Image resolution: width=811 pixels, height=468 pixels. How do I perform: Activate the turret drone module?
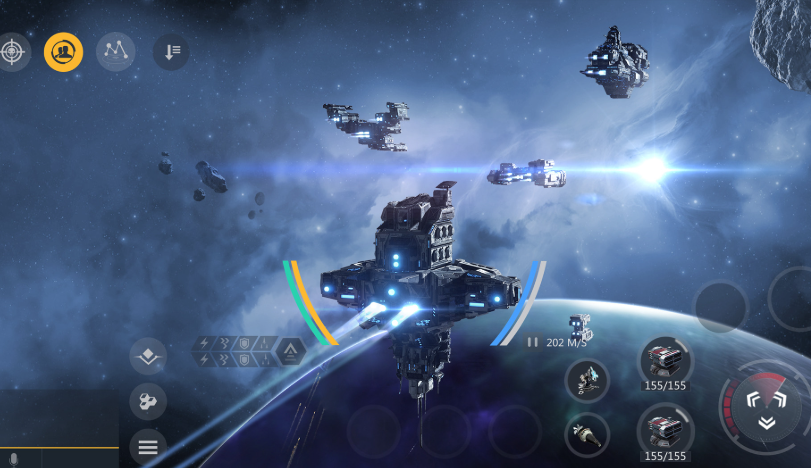click(587, 381)
